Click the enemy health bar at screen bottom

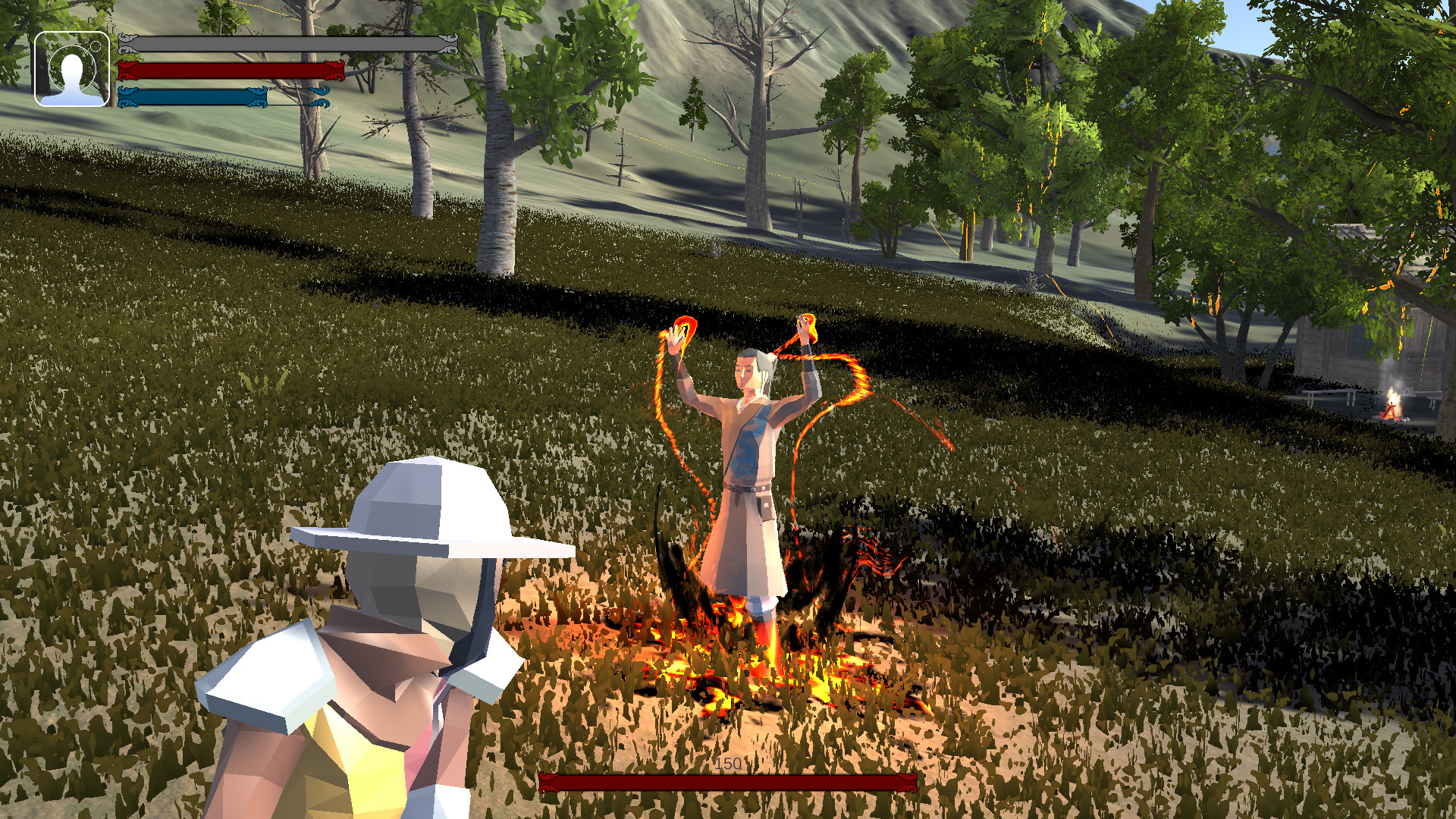coord(728,783)
